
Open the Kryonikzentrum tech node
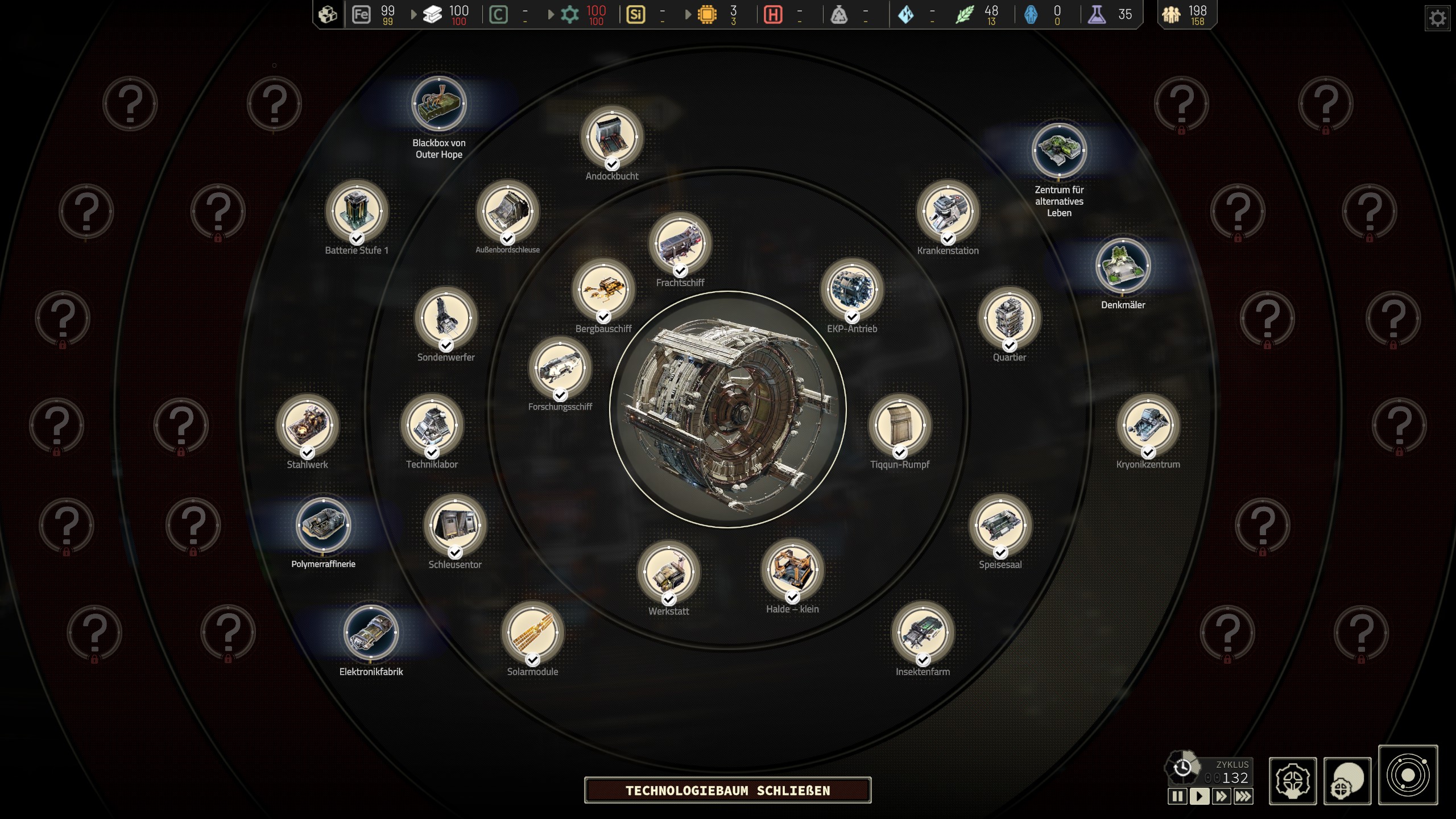(1148, 425)
